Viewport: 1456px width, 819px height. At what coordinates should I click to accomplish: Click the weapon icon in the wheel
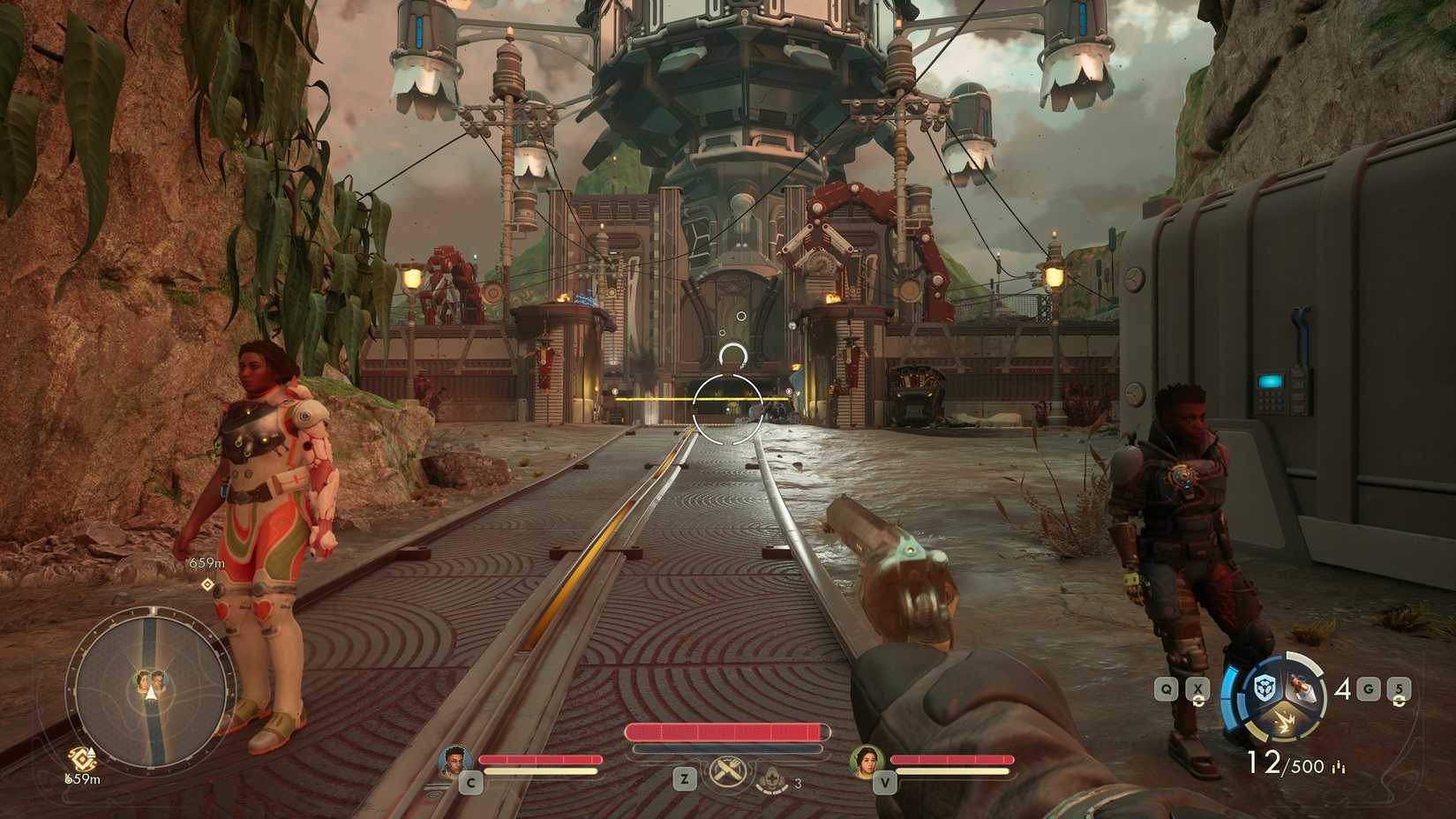[x=1303, y=688]
